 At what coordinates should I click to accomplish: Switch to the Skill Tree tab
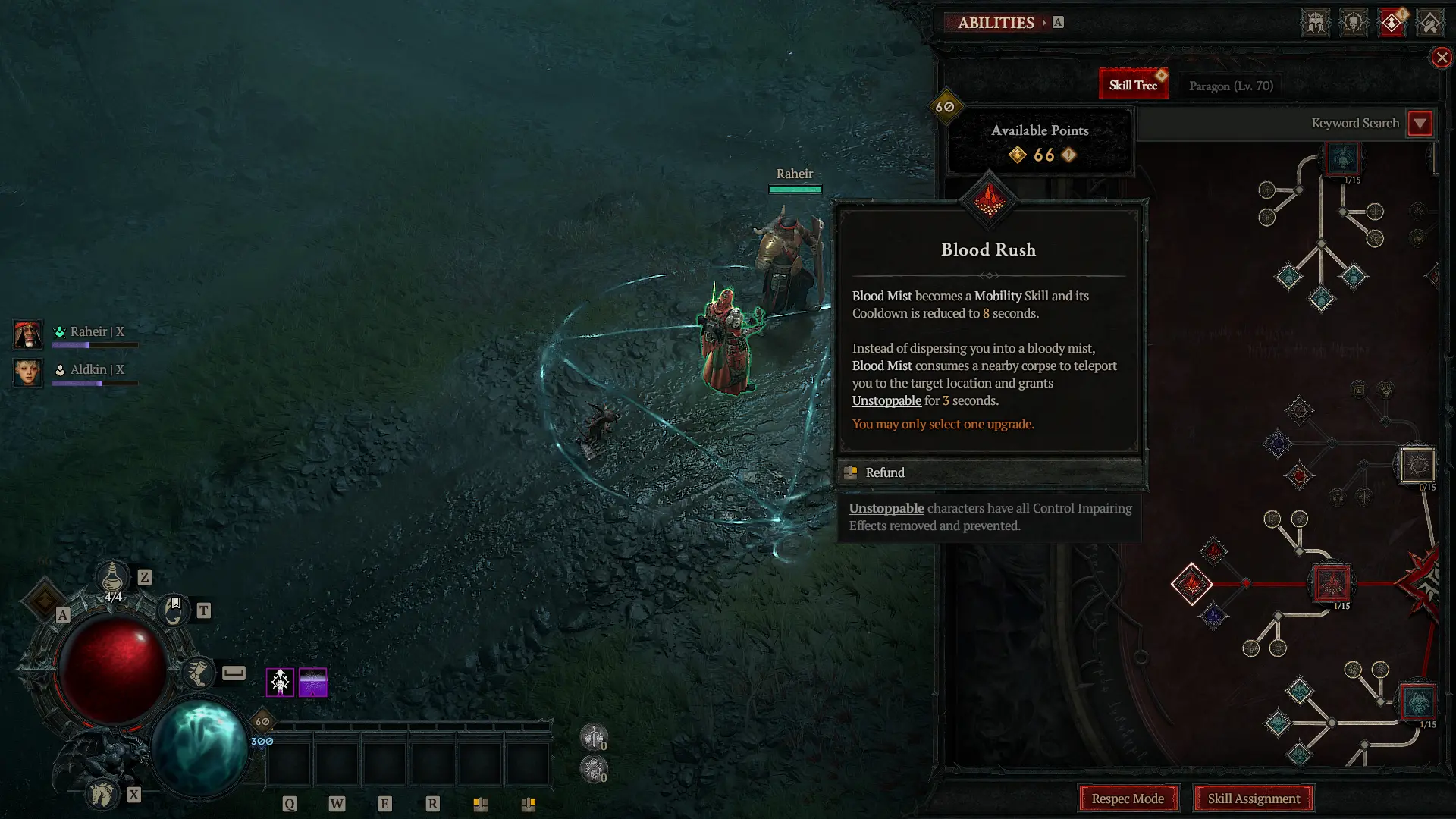tap(1133, 83)
